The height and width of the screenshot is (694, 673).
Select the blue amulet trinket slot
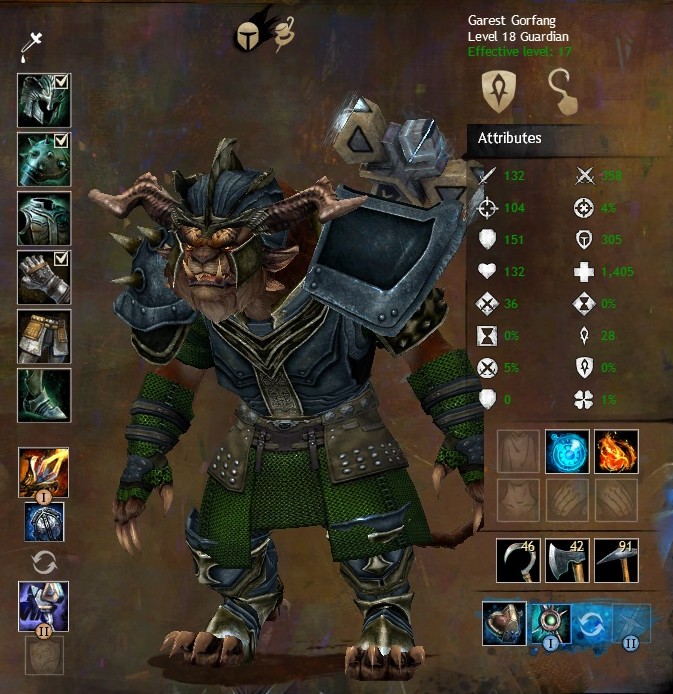pos(567,452)
